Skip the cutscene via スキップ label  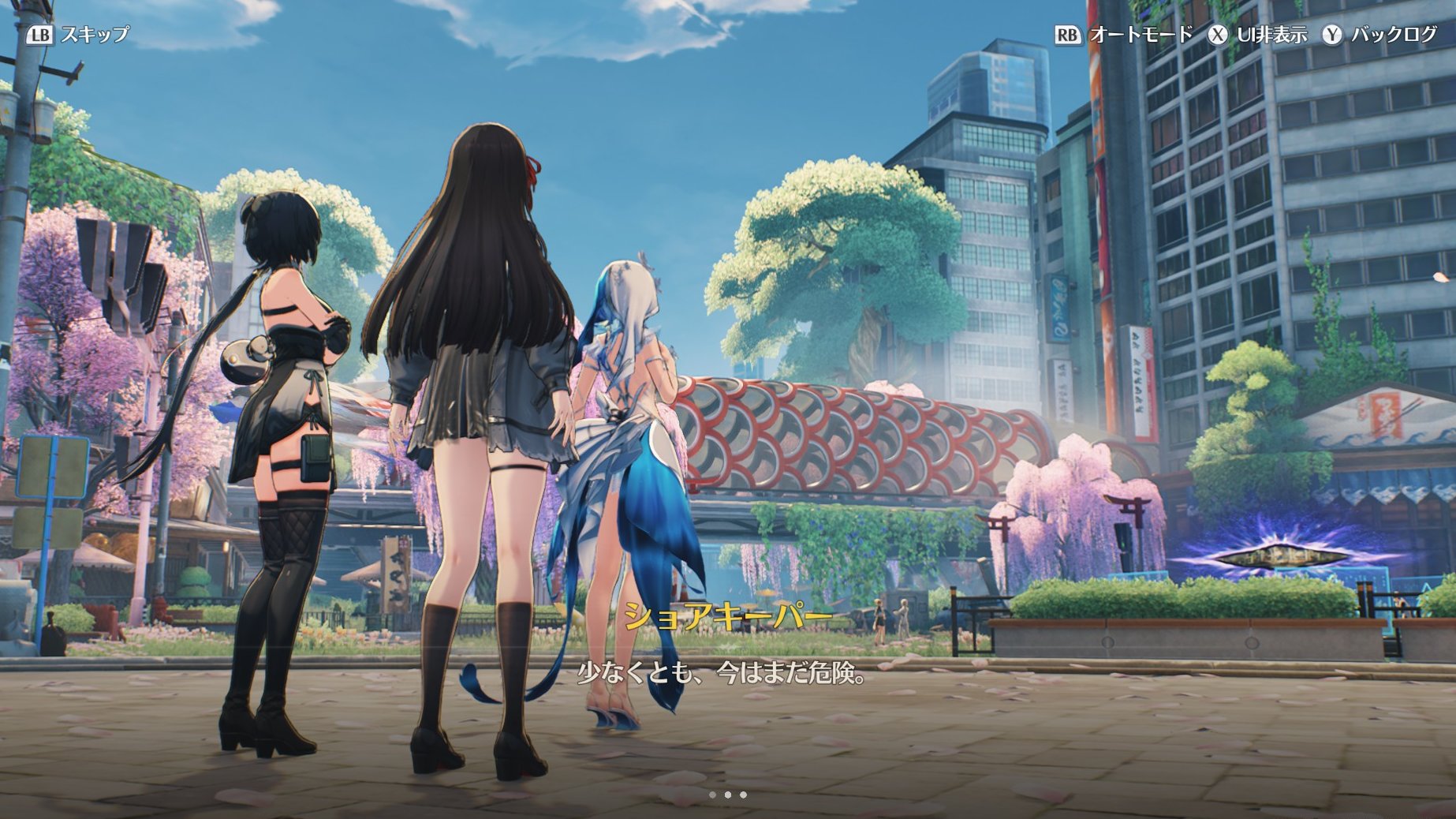point(94,35)
